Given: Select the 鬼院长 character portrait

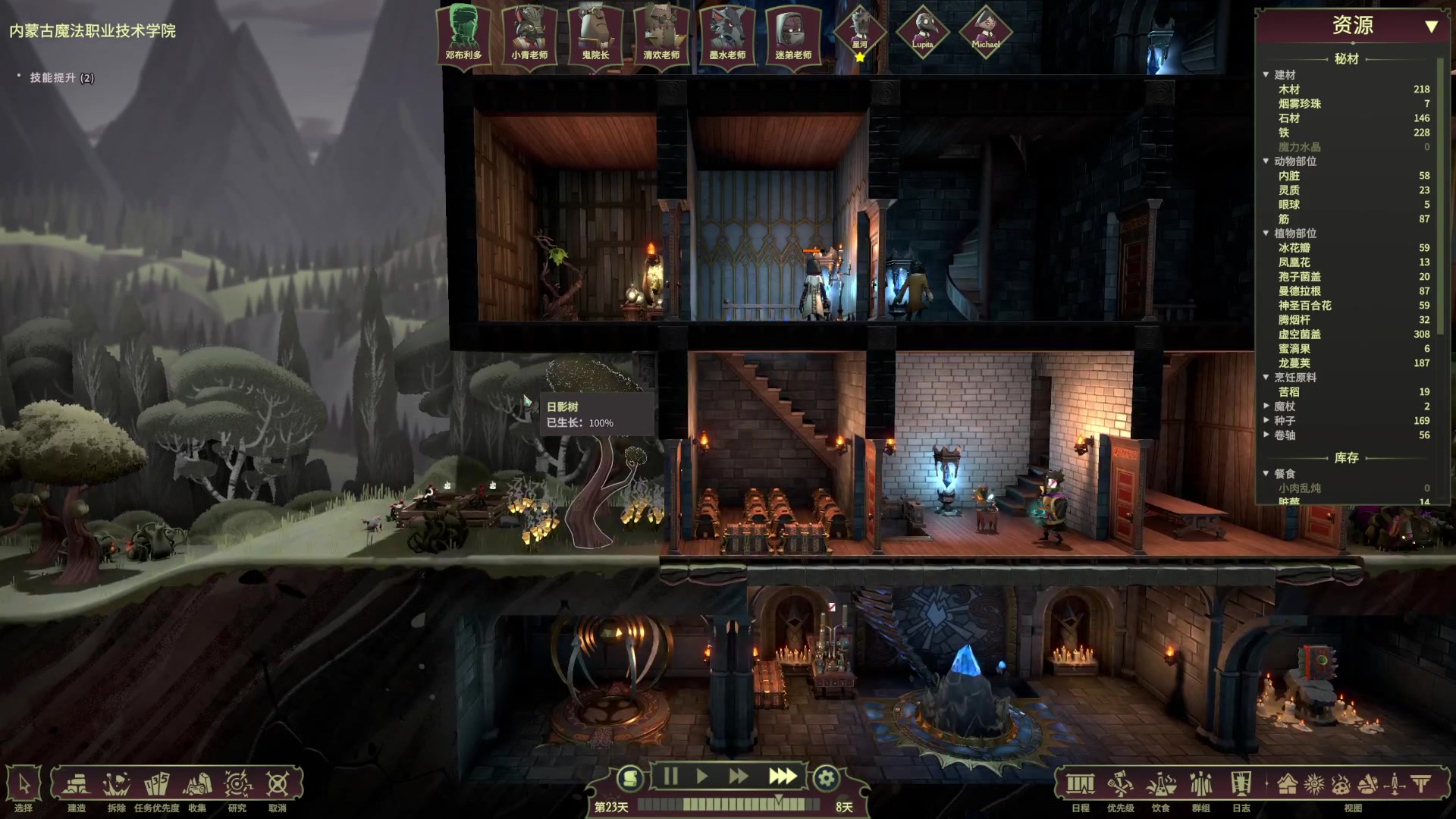Looking at the screenshot, I should (595, 34).
